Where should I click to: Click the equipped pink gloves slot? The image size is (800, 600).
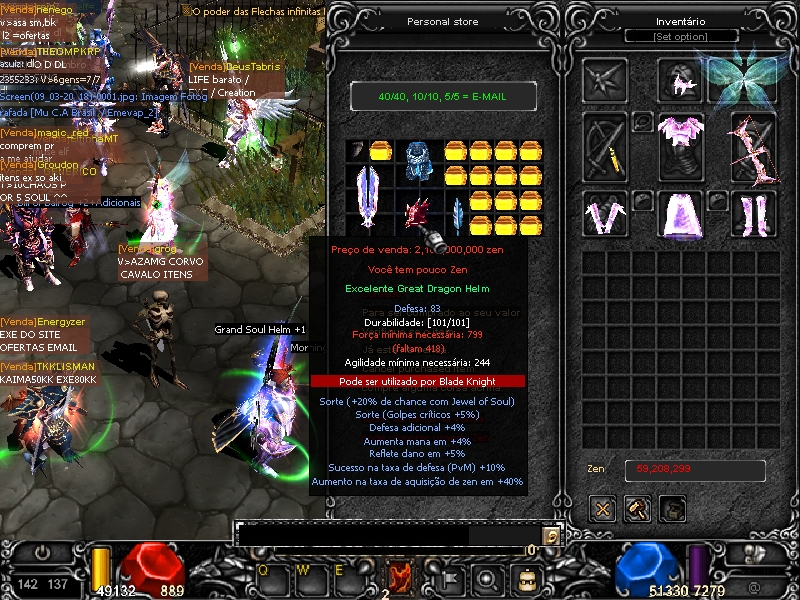tap(605, 214)
